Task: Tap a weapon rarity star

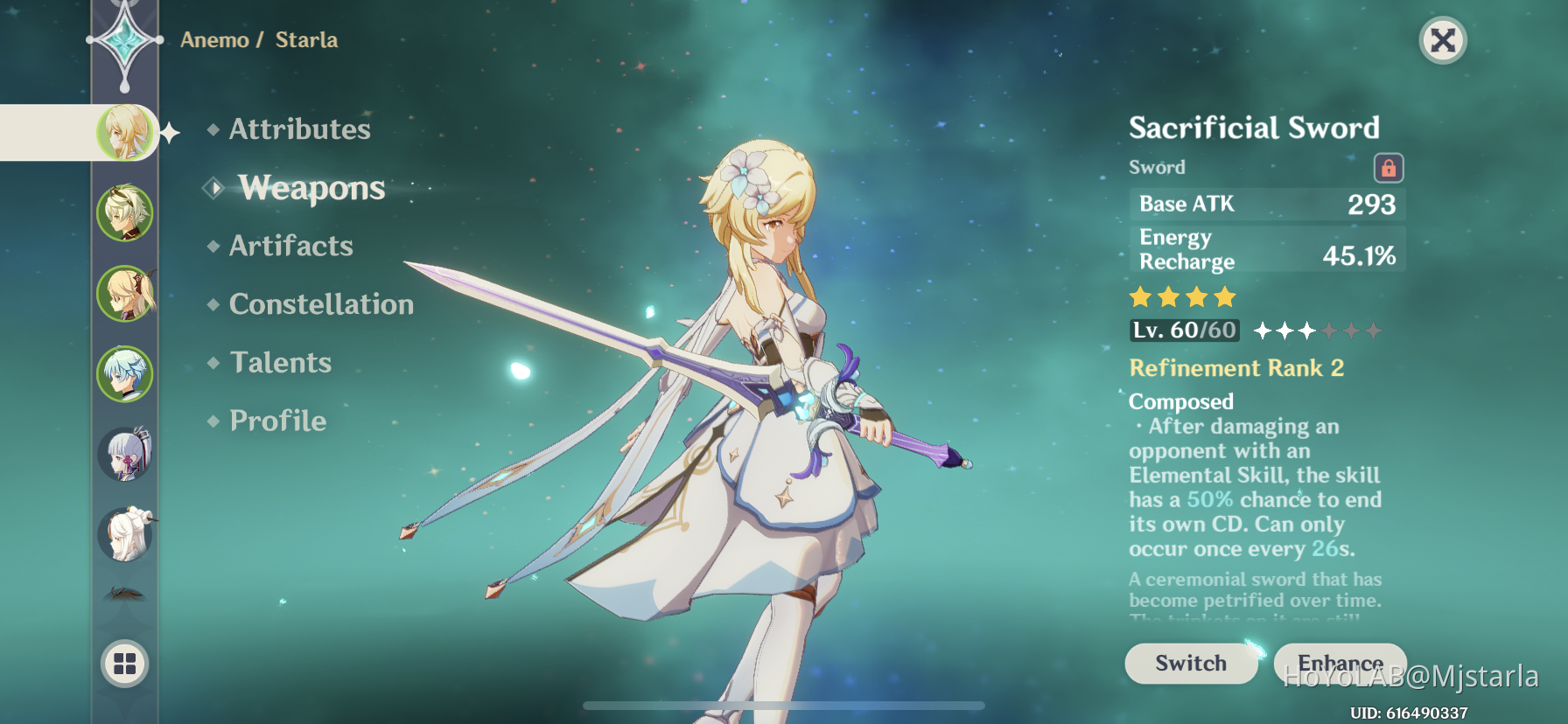Action: tap(1140, 298)
